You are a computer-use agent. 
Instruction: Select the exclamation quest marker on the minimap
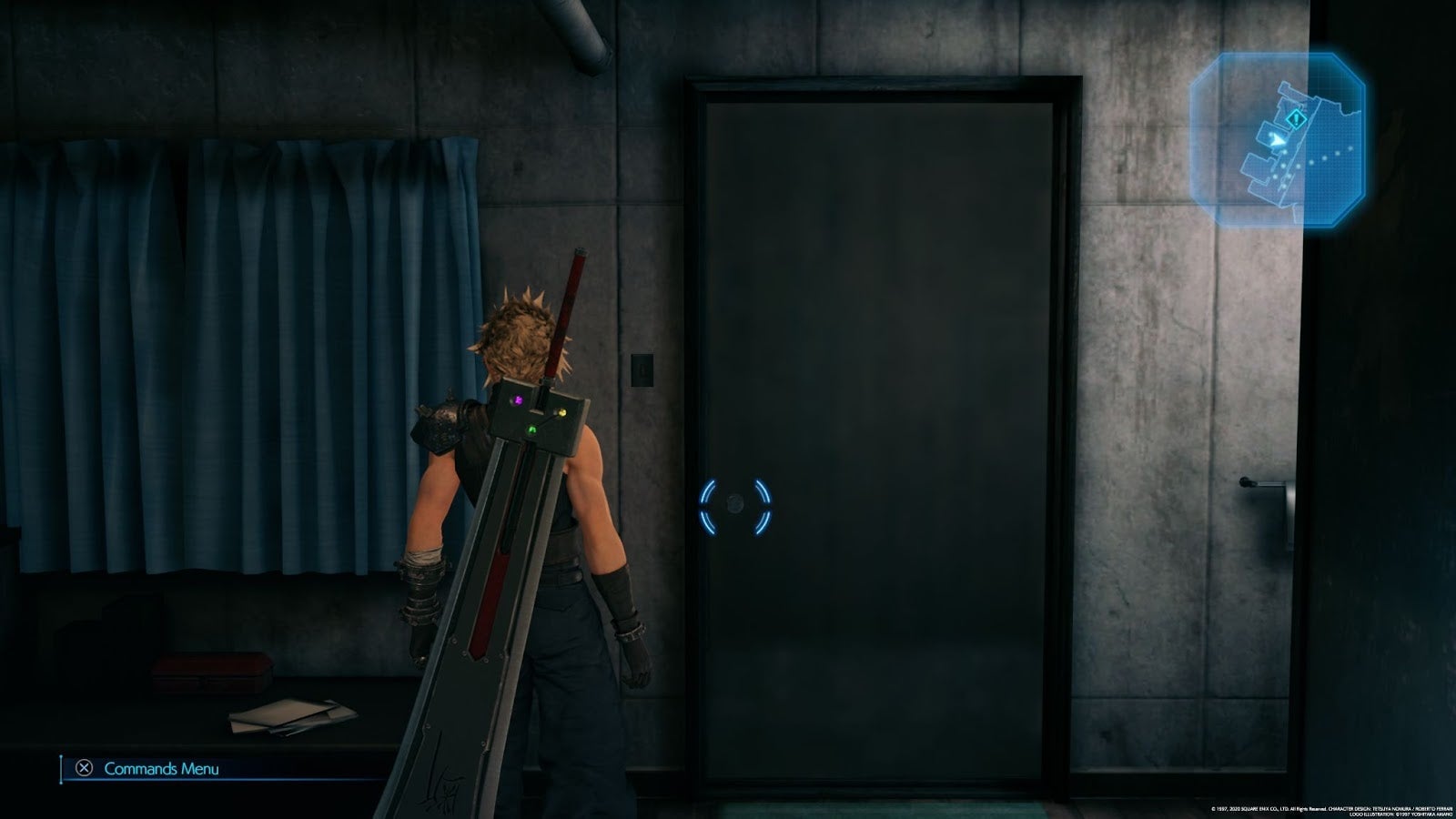coord(1296,118)
